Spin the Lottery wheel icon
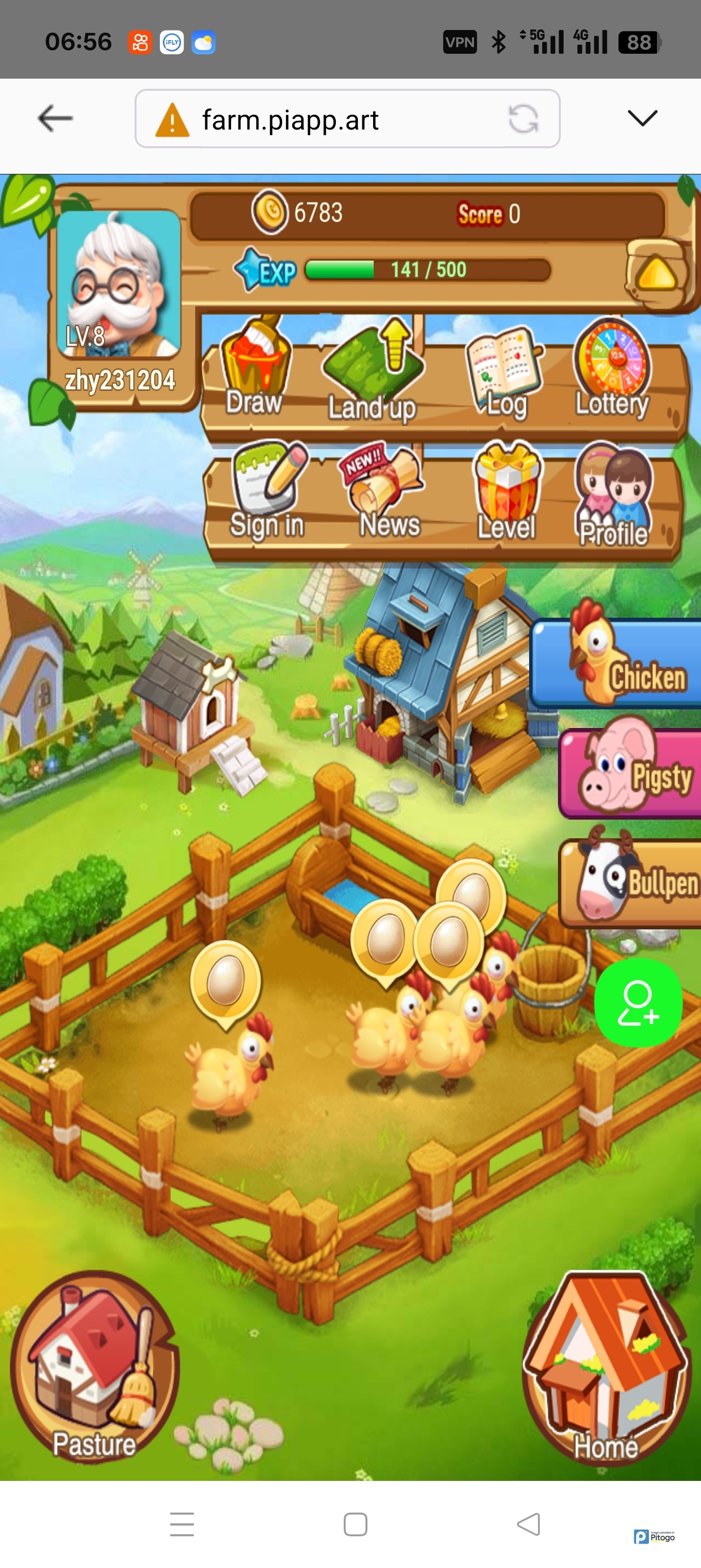The image size is (701, 1568). (612, 369)
